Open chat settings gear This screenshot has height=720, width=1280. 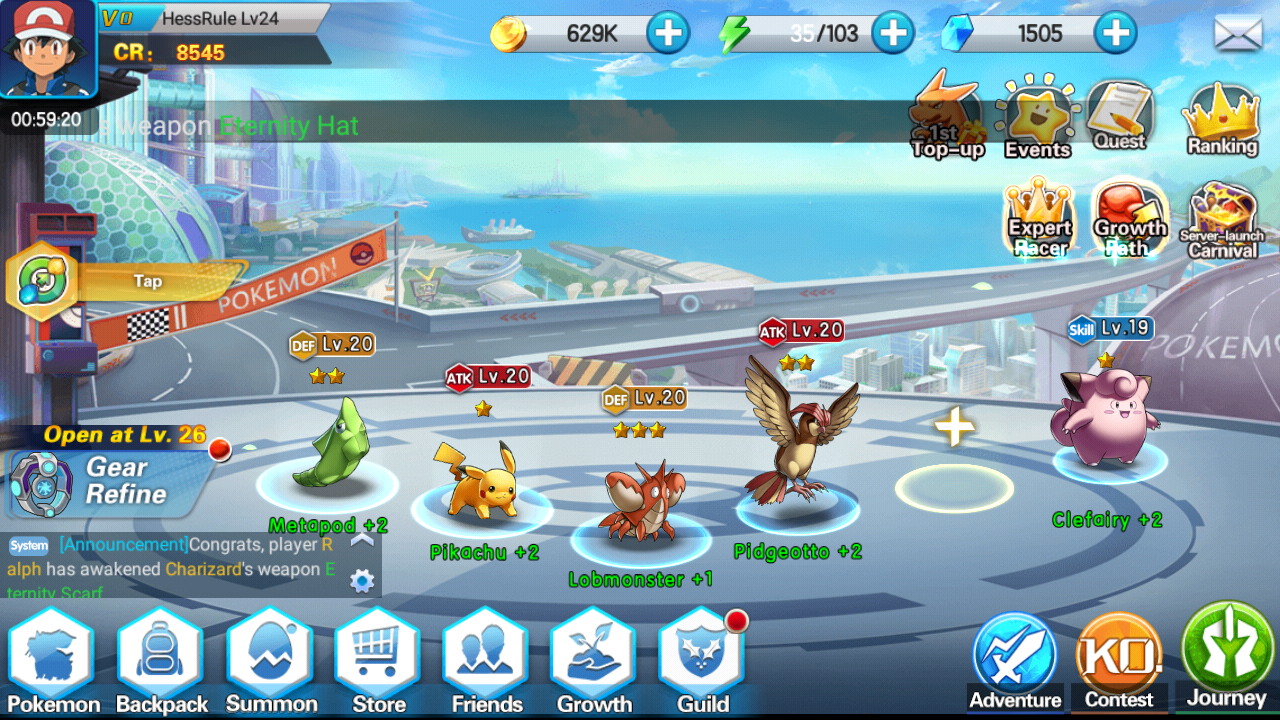[362, 581]
